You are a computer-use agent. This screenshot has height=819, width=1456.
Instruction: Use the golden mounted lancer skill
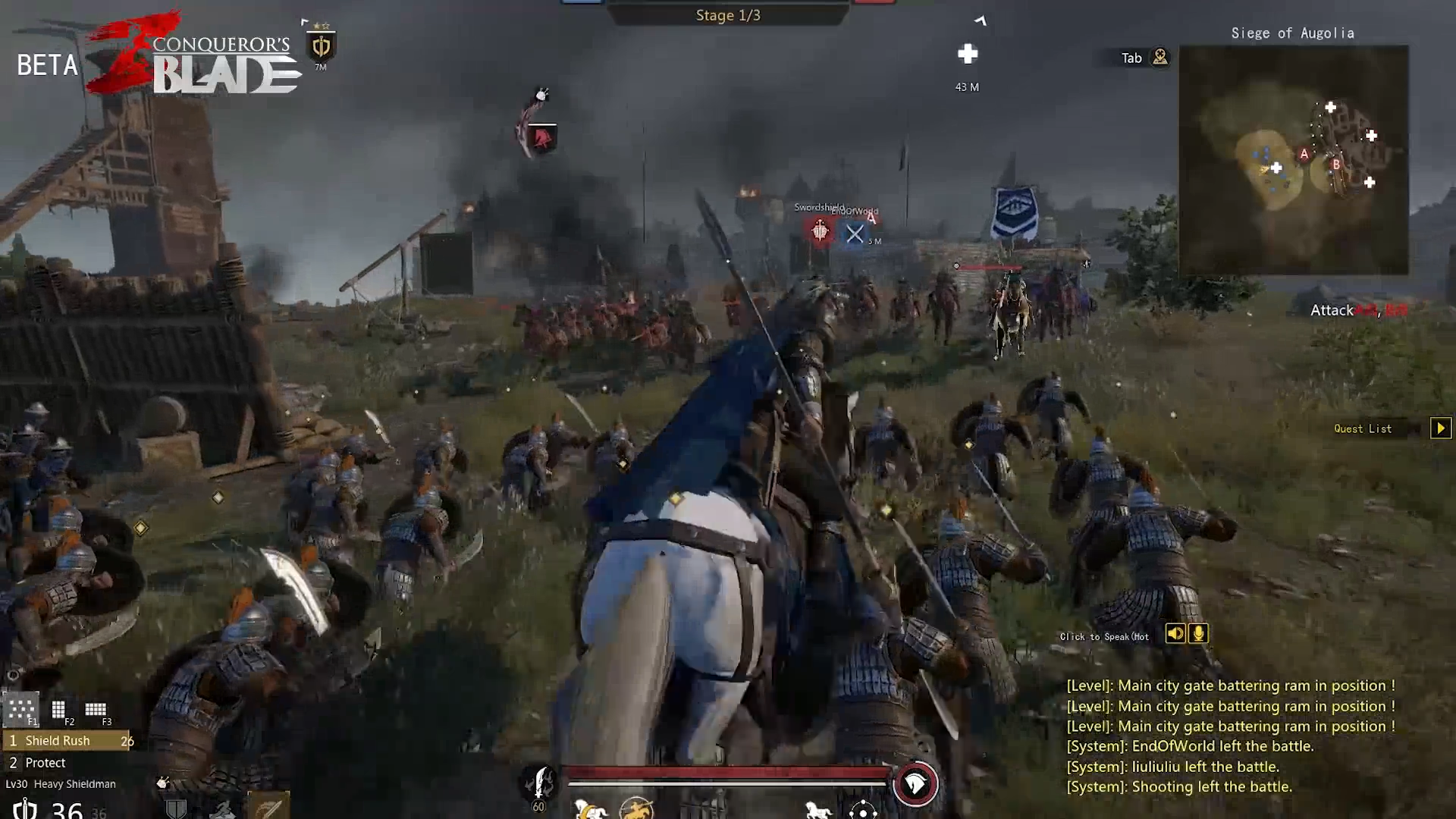(x=636, y=809)
